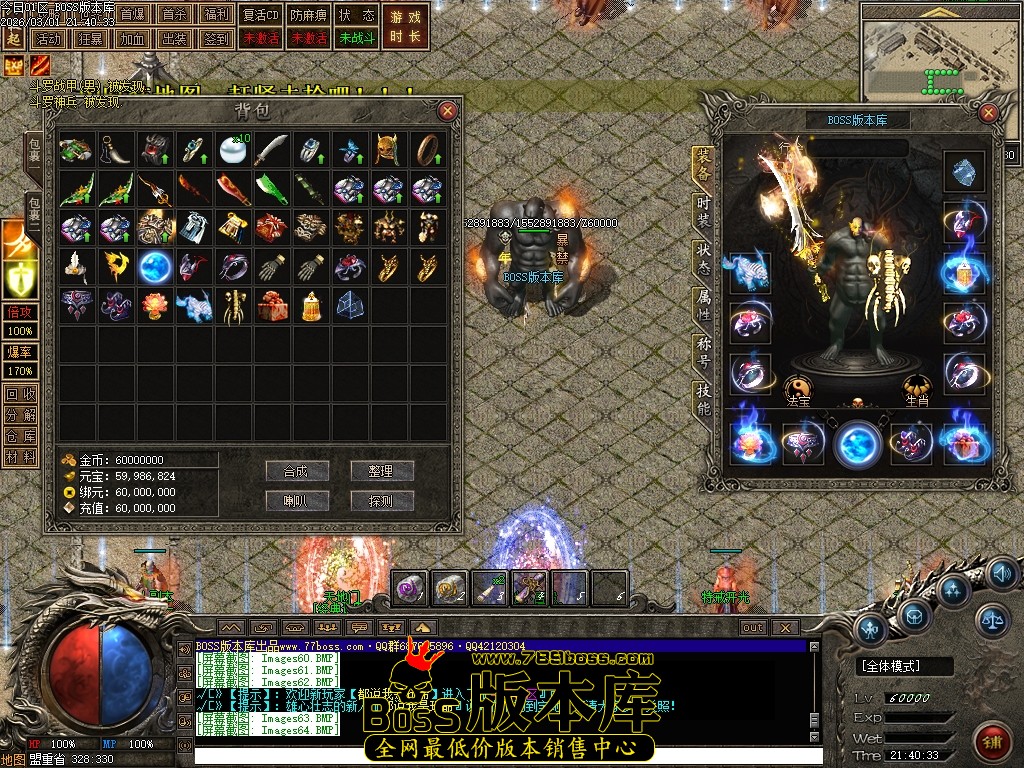Close the 背包 backpack window
Viewport: 1024px width, 768px height.
point(448,110)
